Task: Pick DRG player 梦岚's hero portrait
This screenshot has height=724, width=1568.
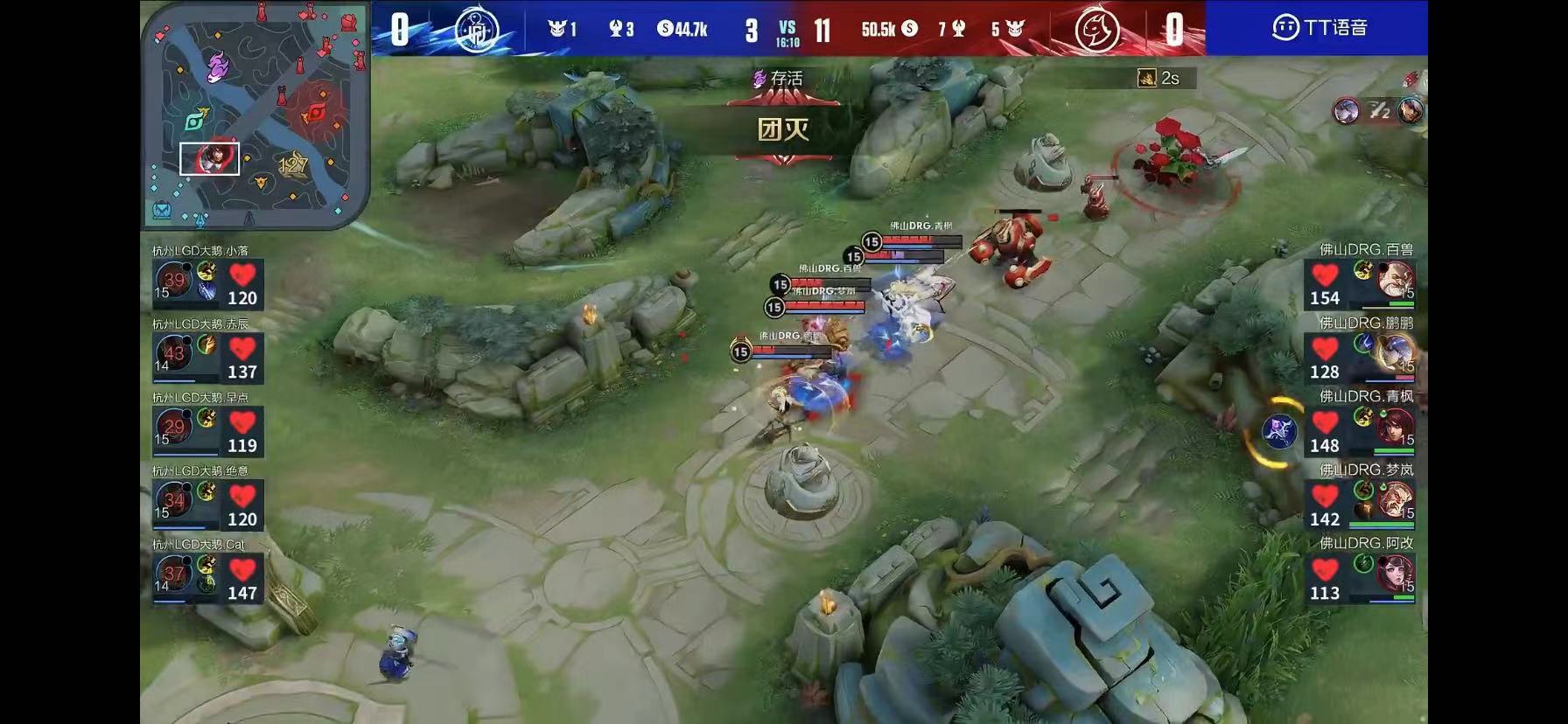Action: [1395, 500]
